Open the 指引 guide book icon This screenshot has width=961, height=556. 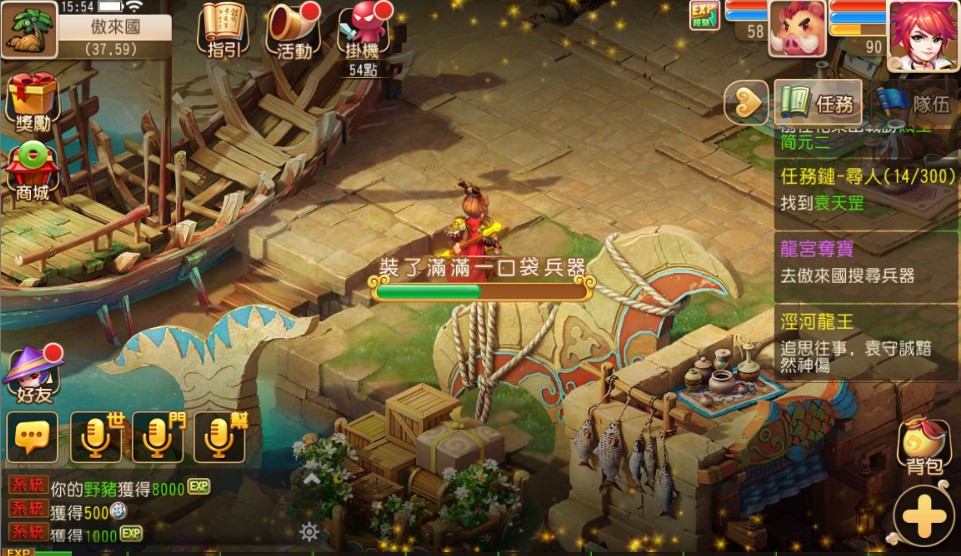[x=223, y=30]
